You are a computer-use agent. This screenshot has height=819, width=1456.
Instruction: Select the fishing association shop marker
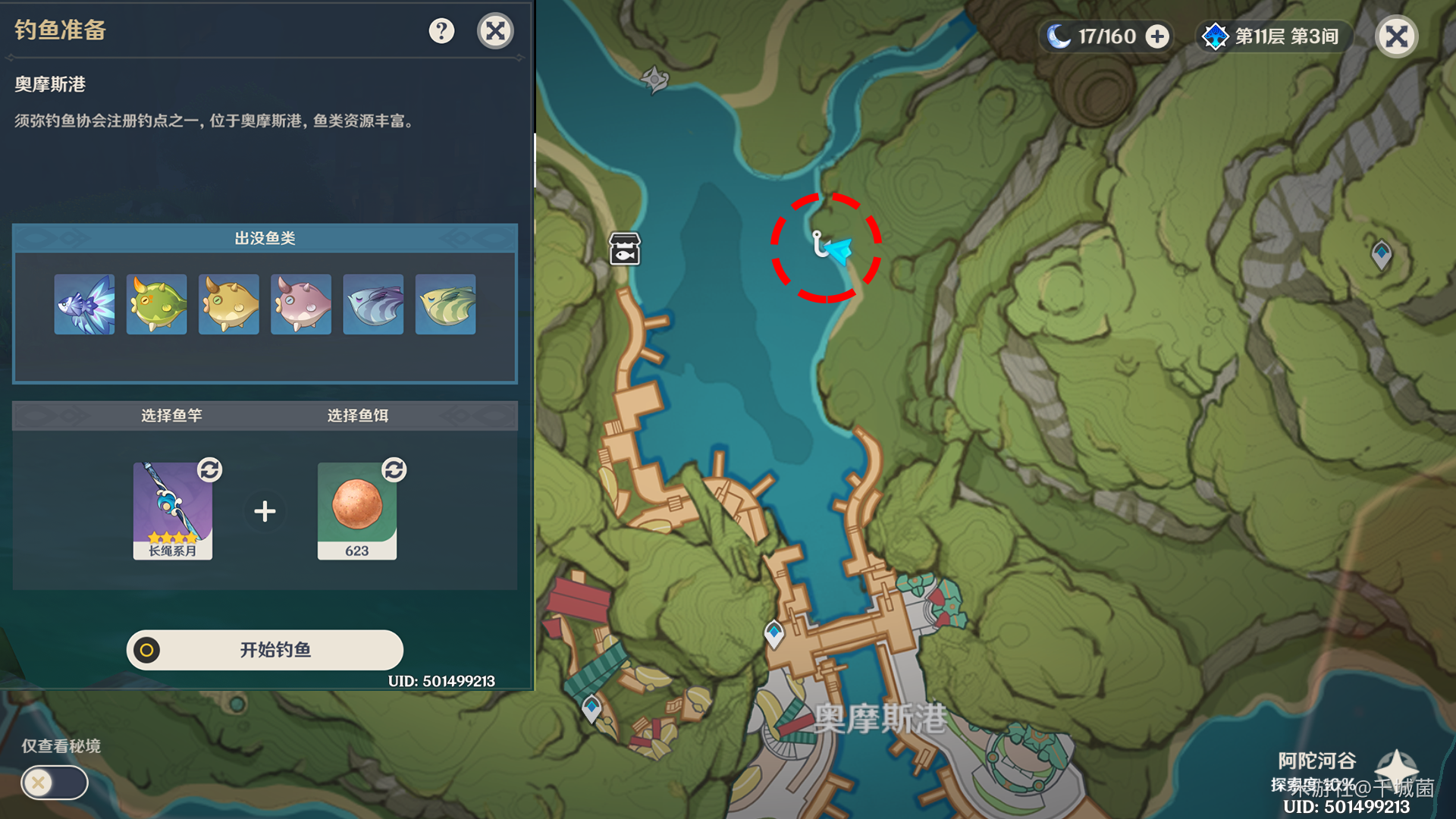click(x=625, y=249)
